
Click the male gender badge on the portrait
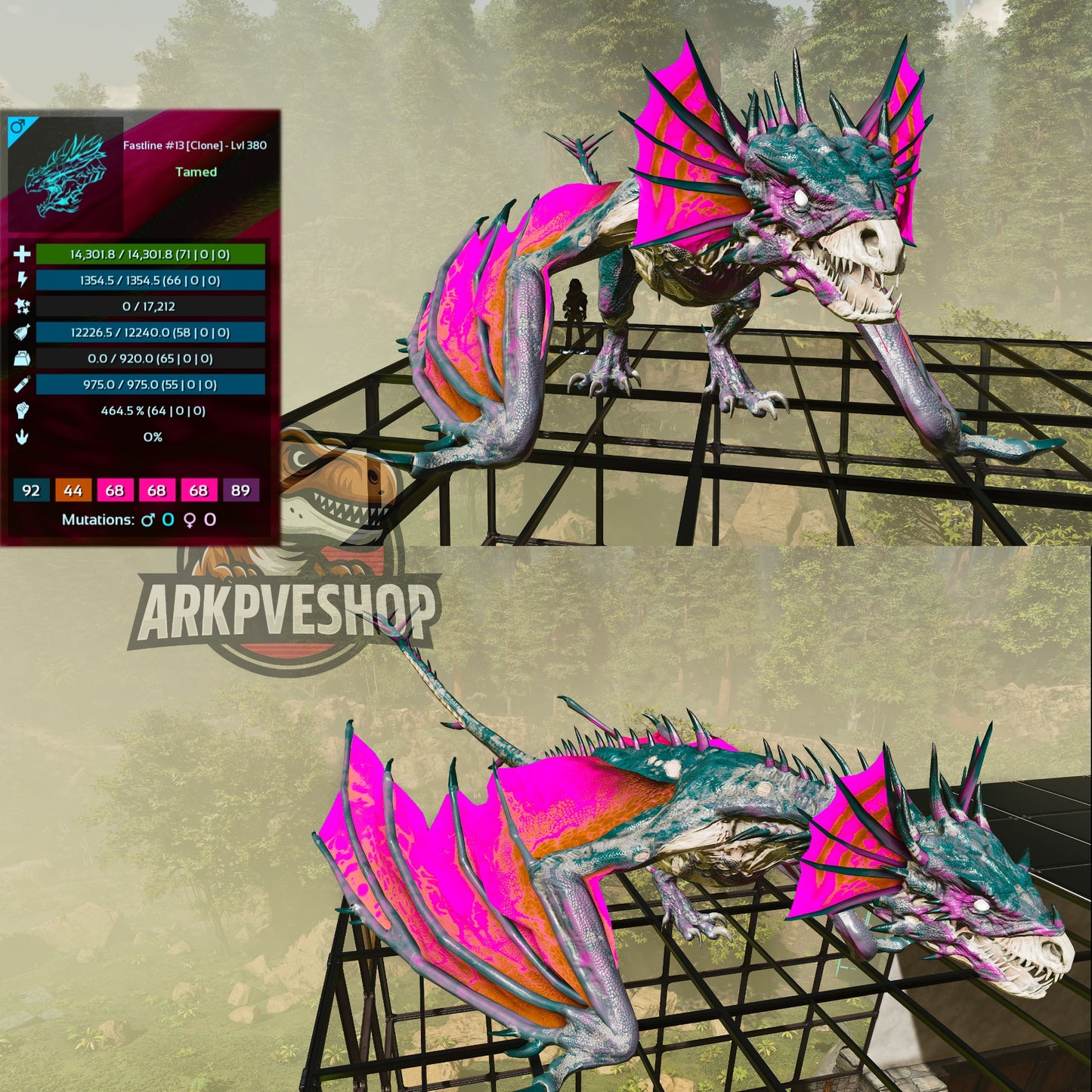[x=17, y=127]
